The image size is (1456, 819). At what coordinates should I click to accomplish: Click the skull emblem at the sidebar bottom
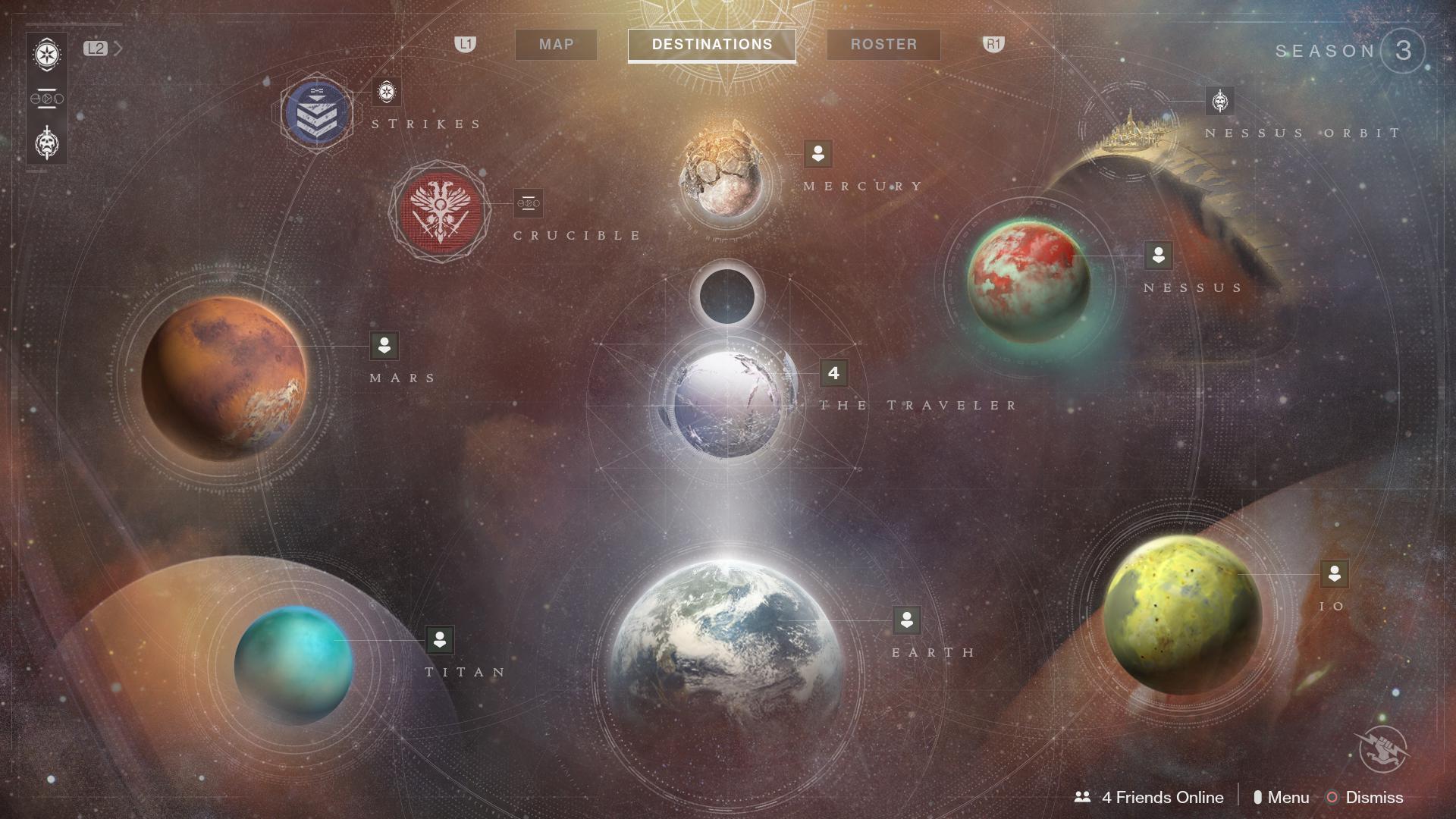47,141
